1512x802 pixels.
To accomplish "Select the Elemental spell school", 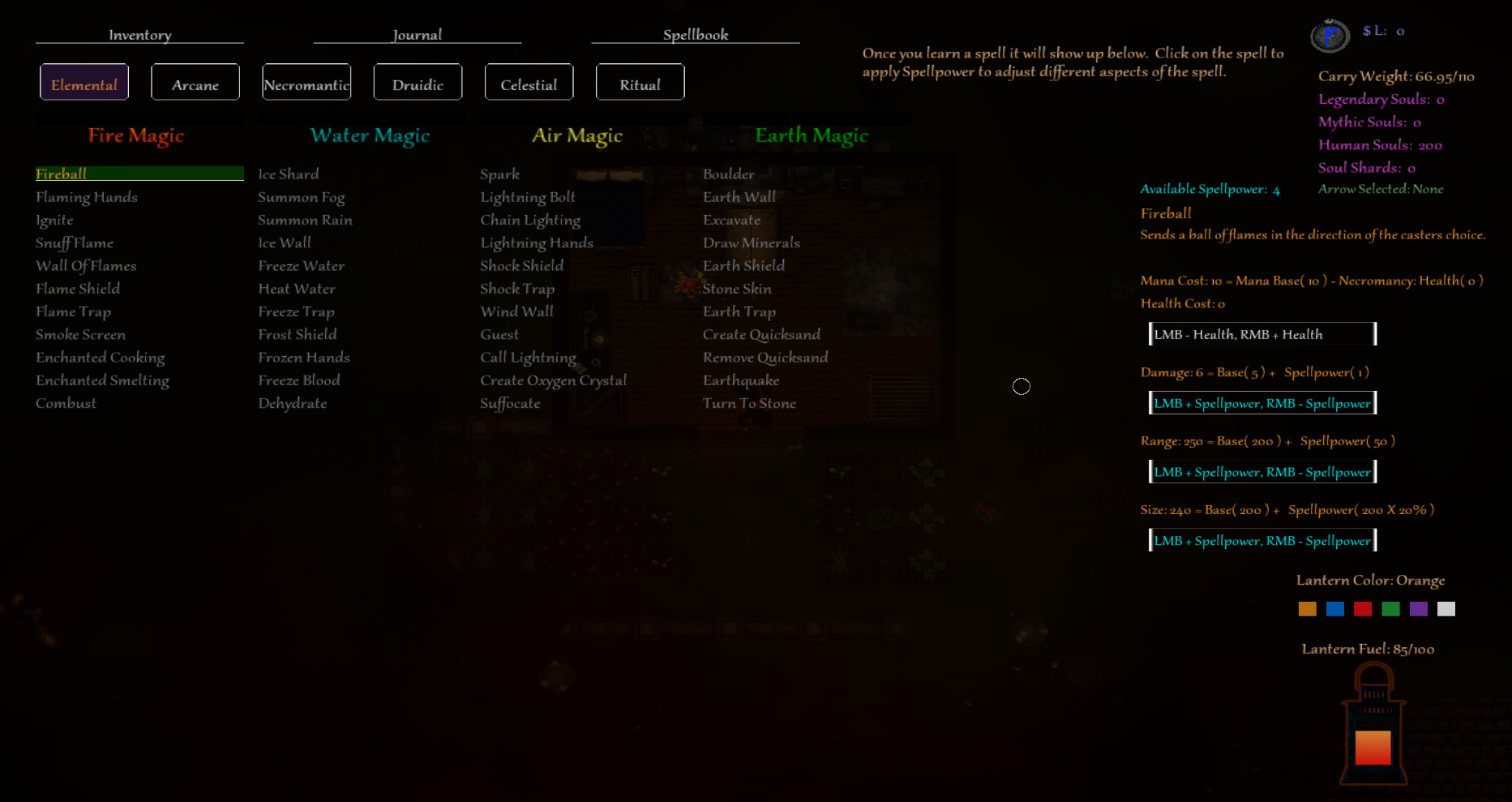I will (84, 82).
